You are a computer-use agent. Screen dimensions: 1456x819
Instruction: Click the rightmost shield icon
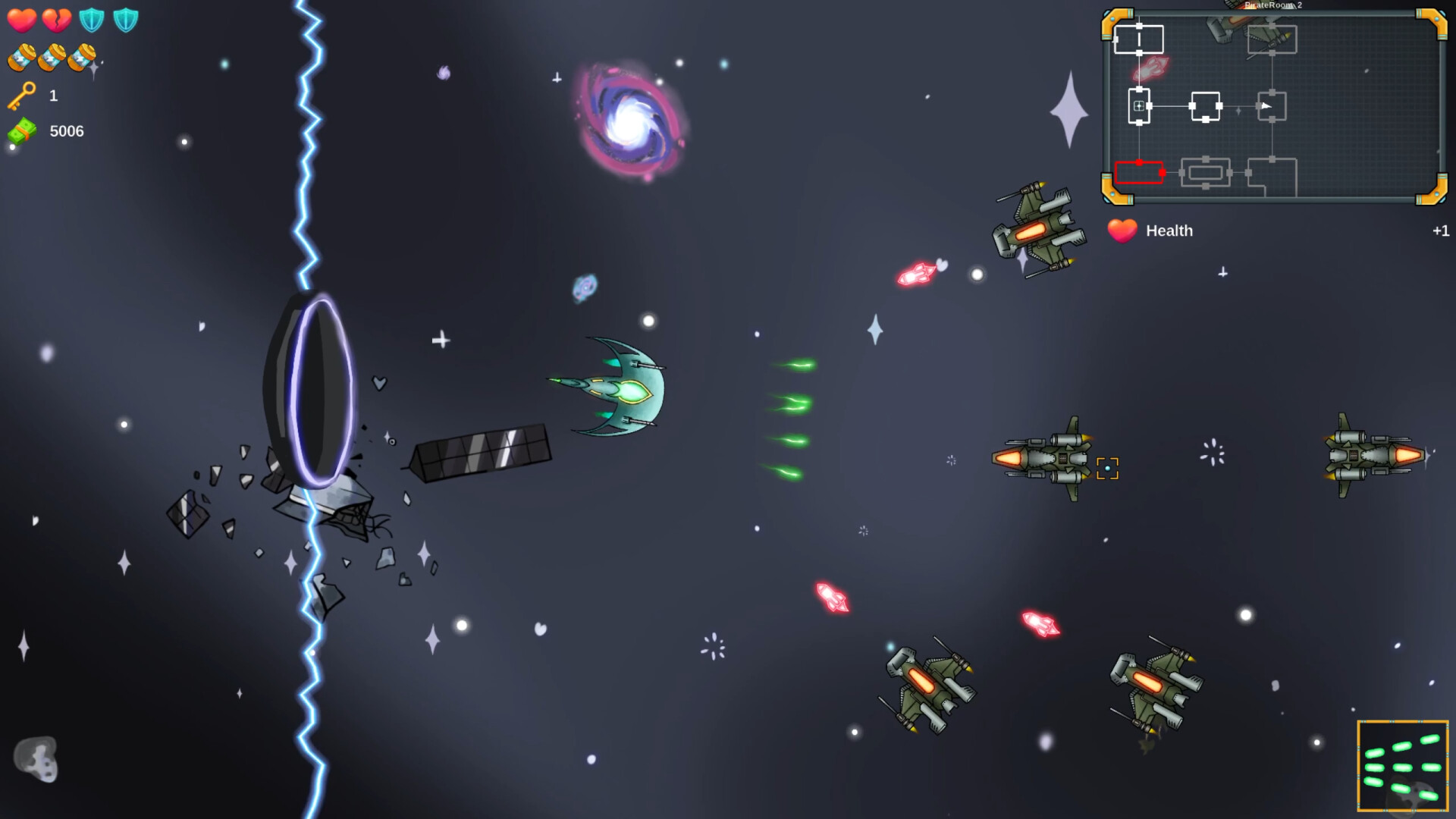(x=126, y=20)
